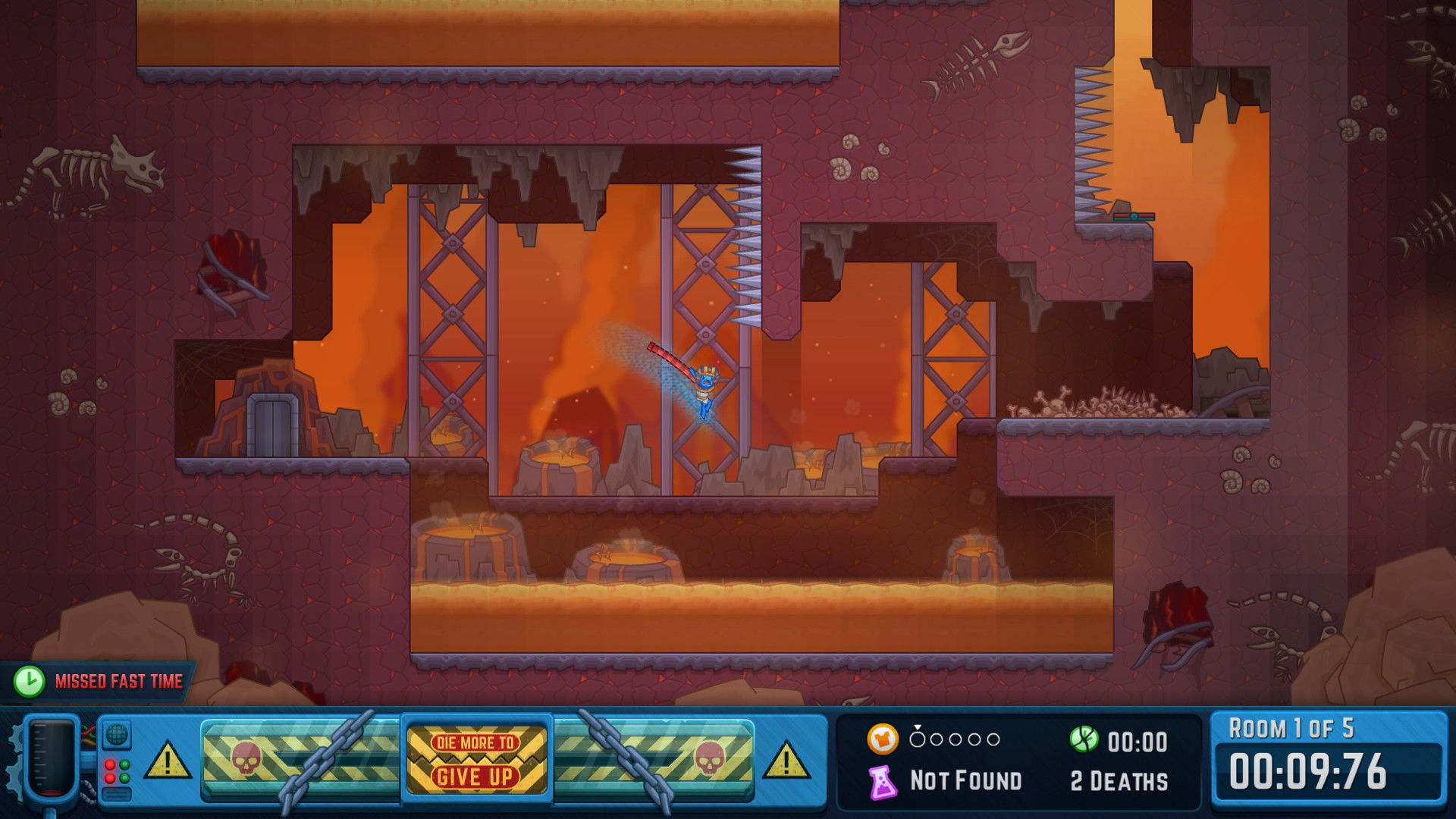Click the small arrow above the first circle
This screenshot has width=1456, height=819.
[918, 726]
